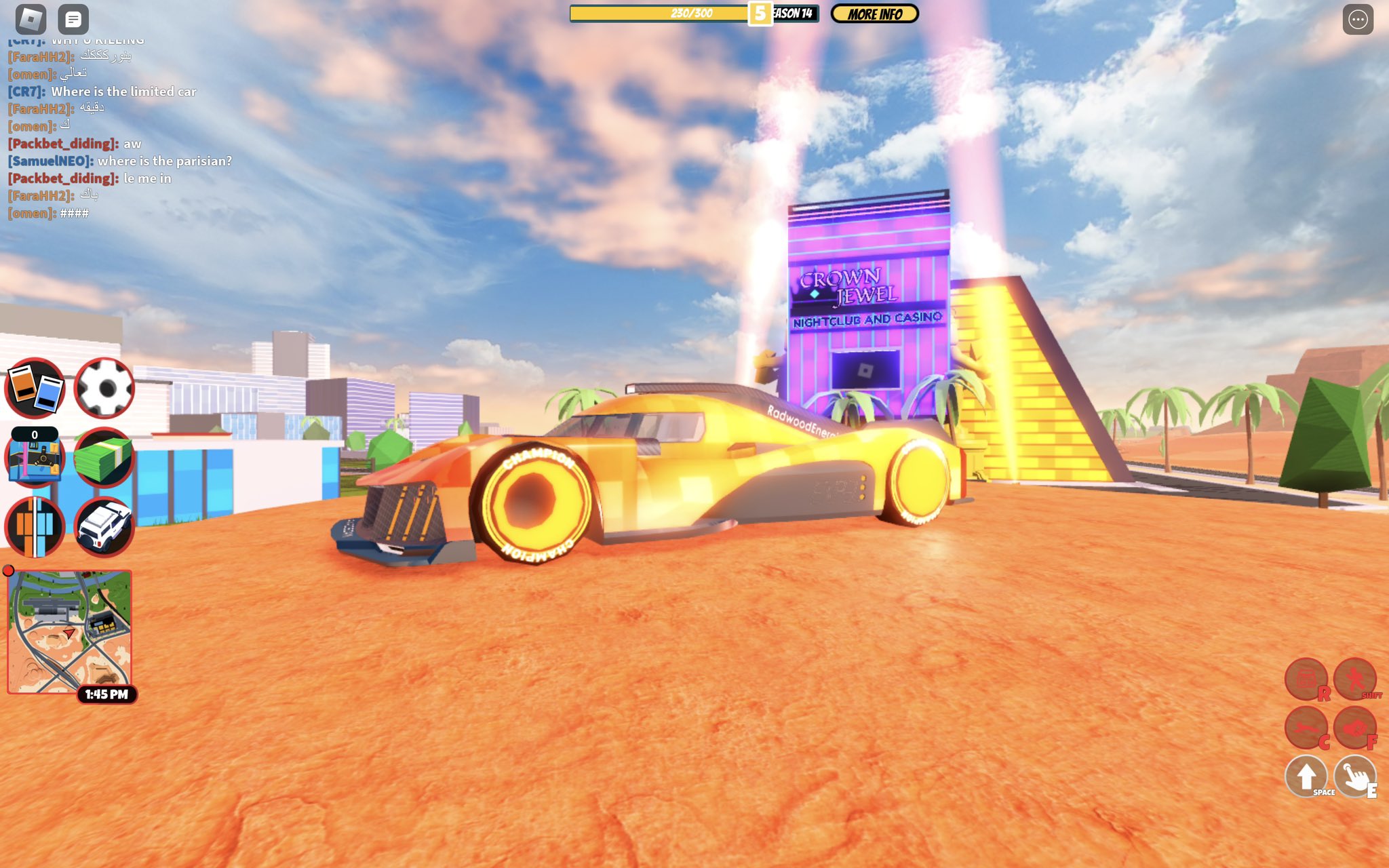Click the level 5 season badge

click(761, 13)
